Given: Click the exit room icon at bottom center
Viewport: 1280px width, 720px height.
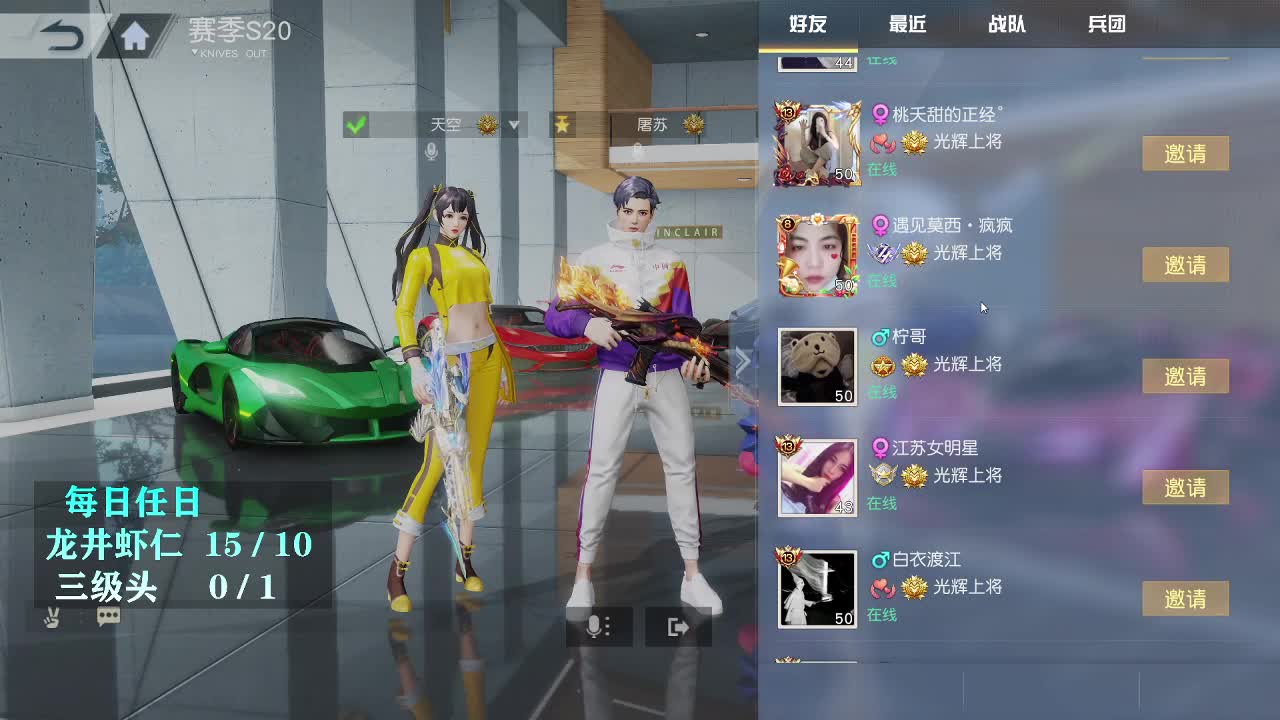Looking at the screenshot, I should [x=678, y=627].
